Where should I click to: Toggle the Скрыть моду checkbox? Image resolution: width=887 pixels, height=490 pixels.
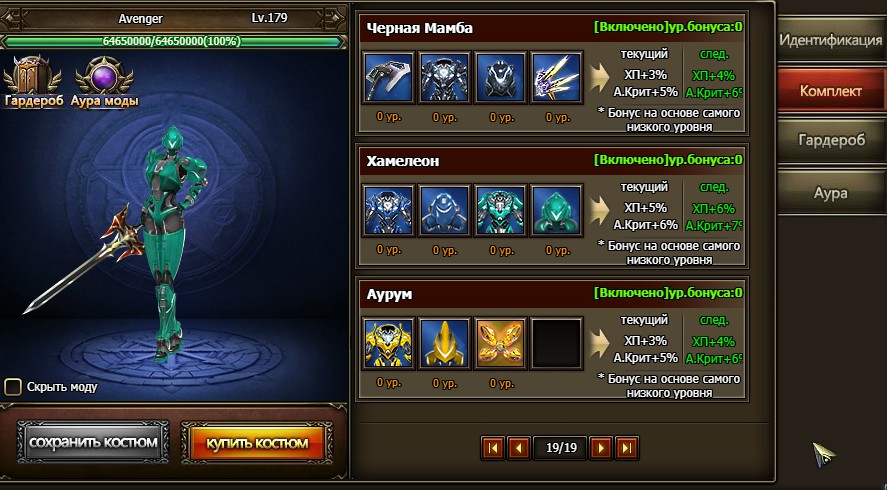coord(13,386)
